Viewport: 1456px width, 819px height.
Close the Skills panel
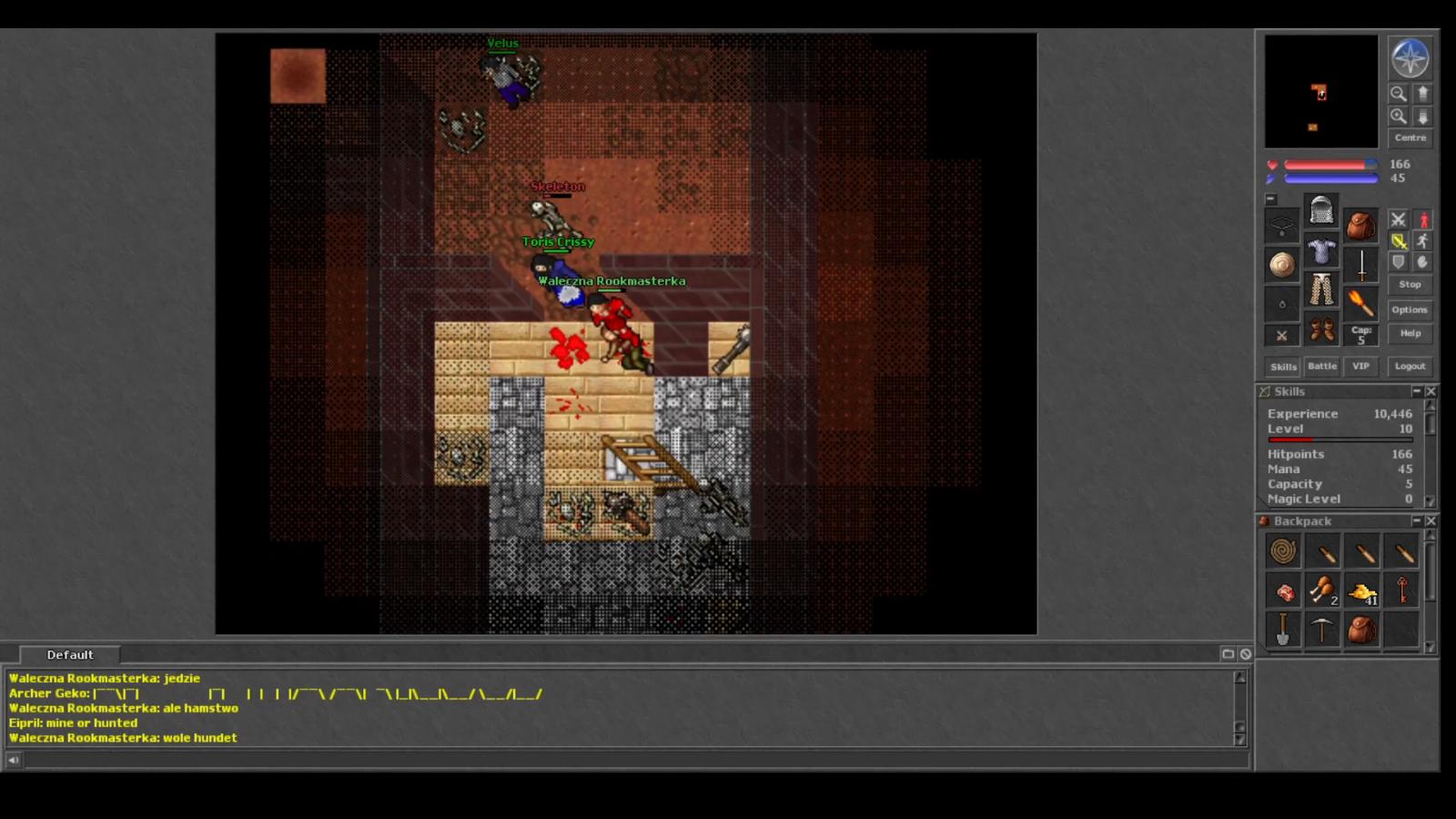1431,391
